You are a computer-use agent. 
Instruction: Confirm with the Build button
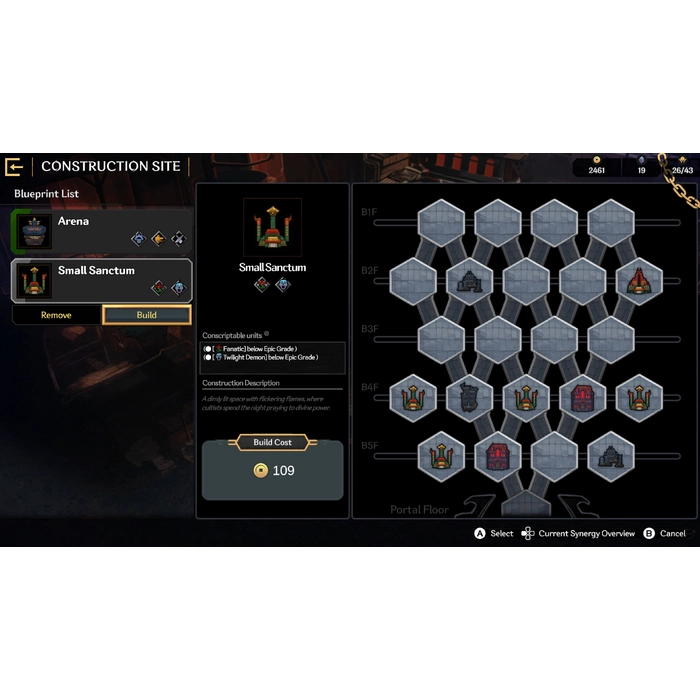pyautogui.click(x=146, y=315)
